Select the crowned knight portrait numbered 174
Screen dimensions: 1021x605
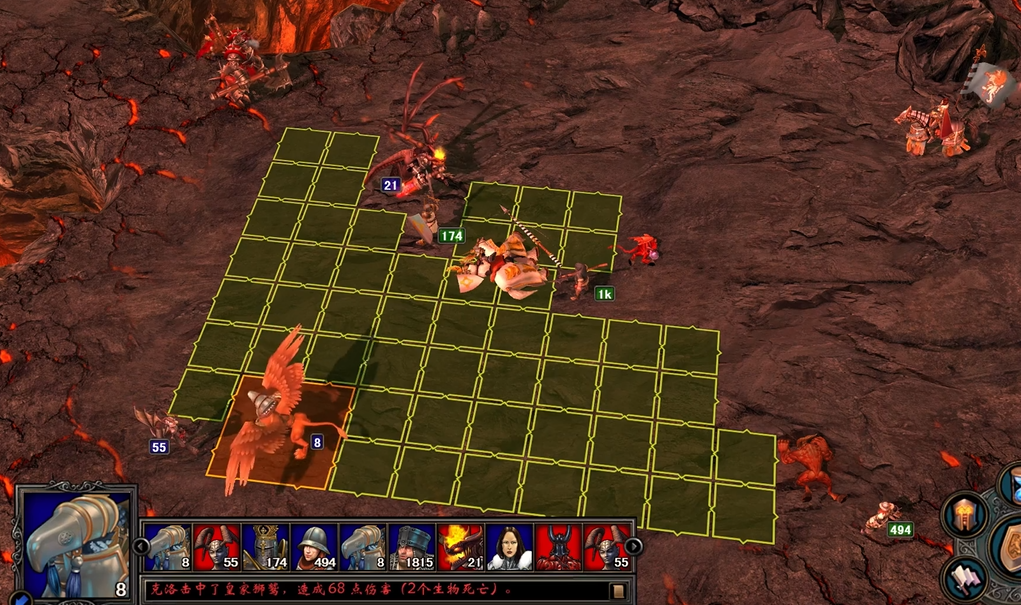click(265, 547)
